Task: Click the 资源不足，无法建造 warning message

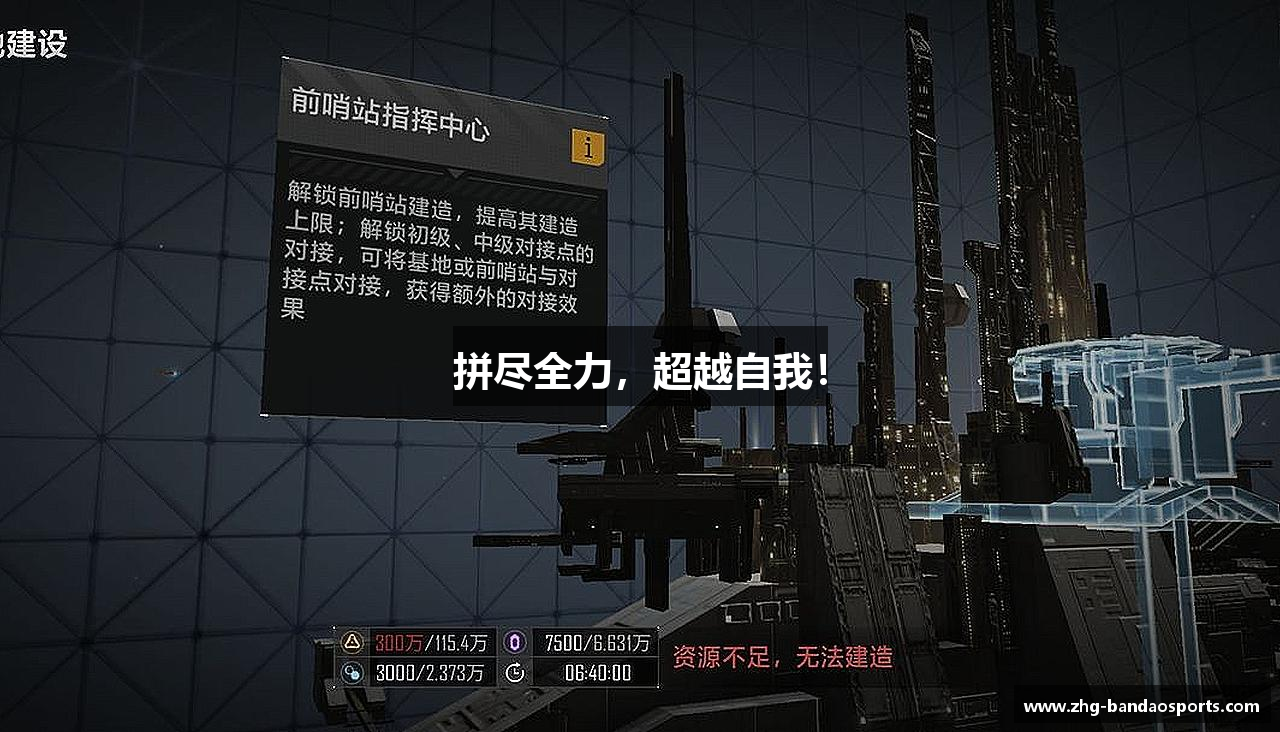Action: click(784, 657)
